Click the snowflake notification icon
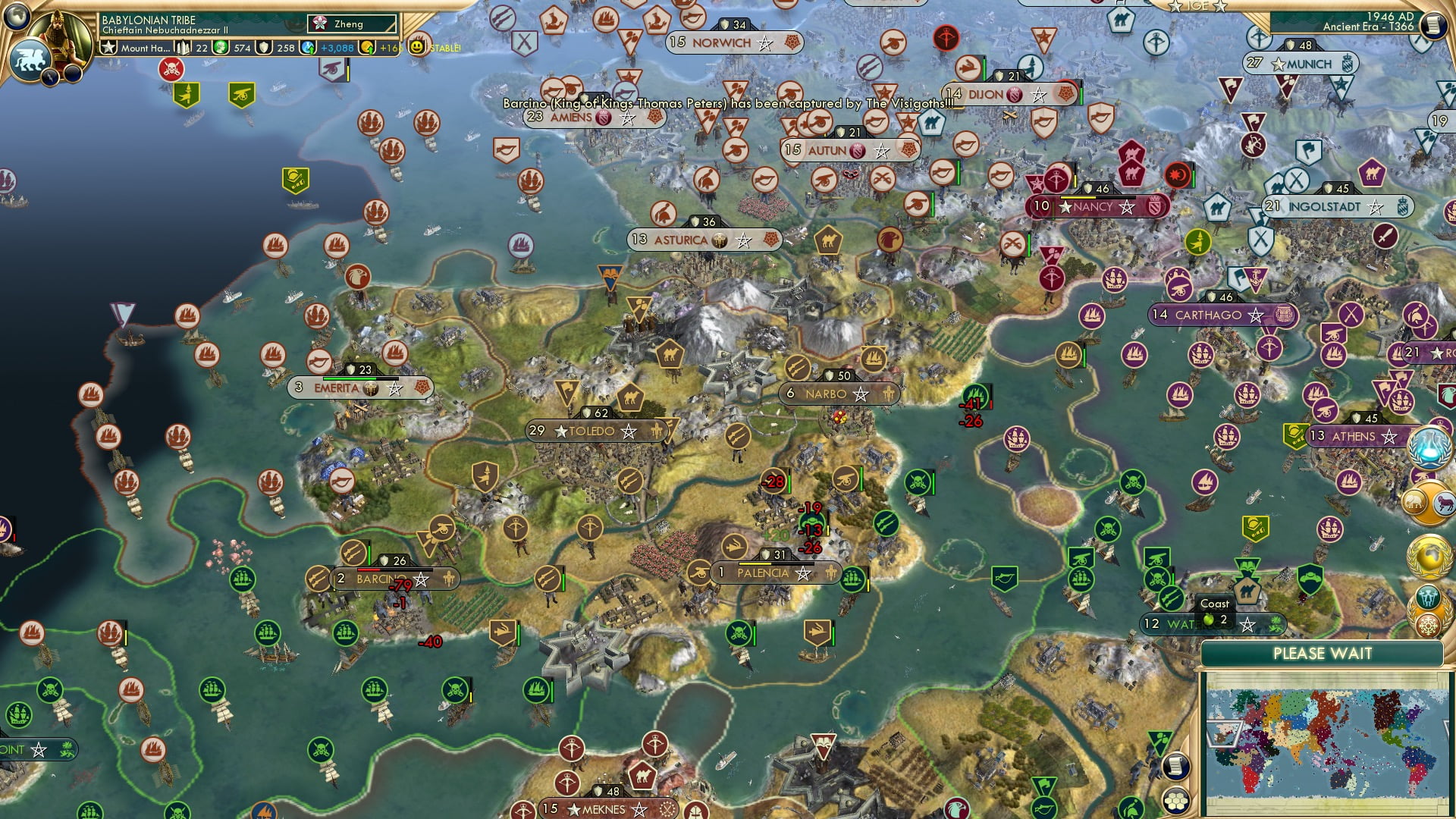This screenshot has height=819, width=1456. point(1429,626)
